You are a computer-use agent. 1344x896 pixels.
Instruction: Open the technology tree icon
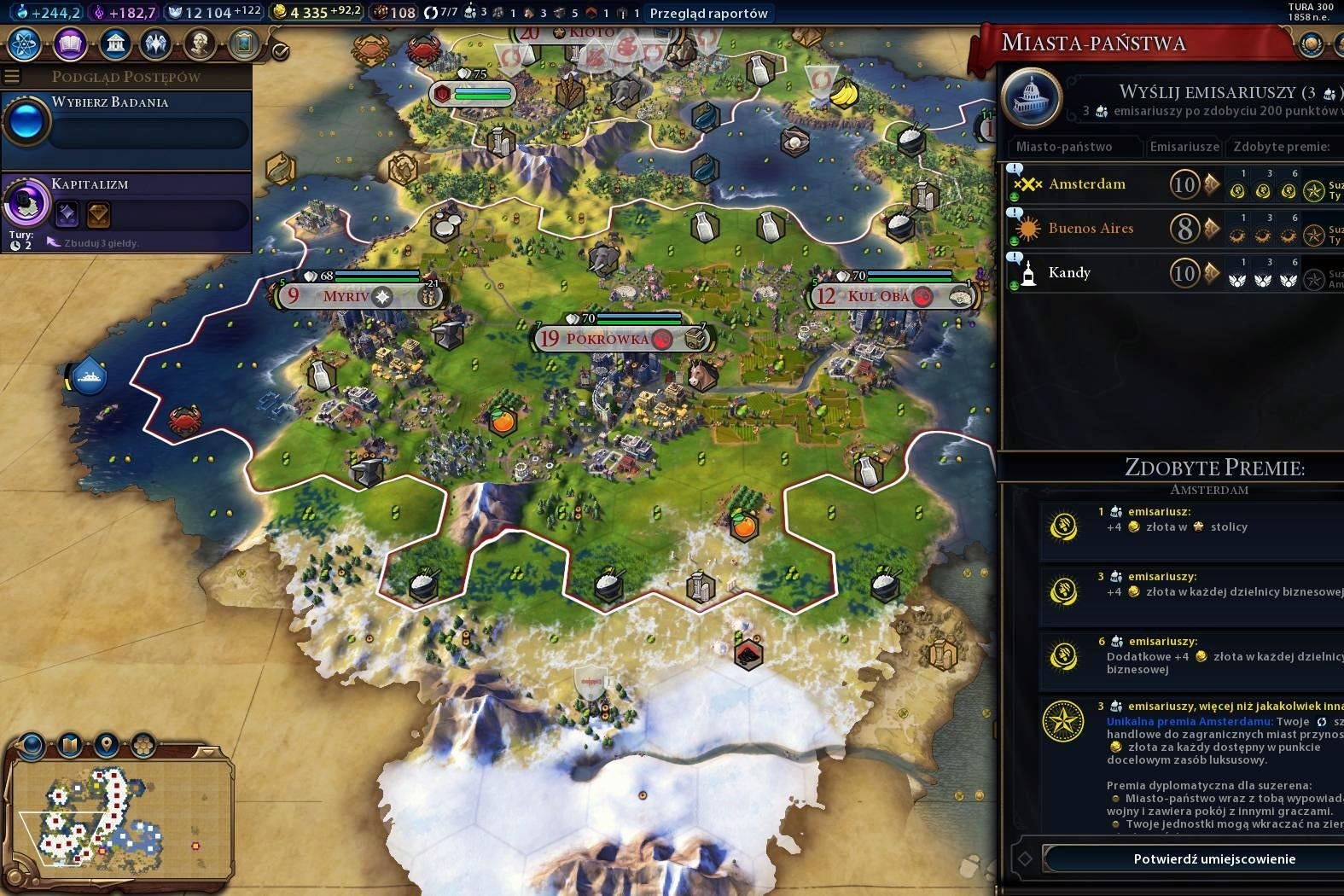click(23, 43)
